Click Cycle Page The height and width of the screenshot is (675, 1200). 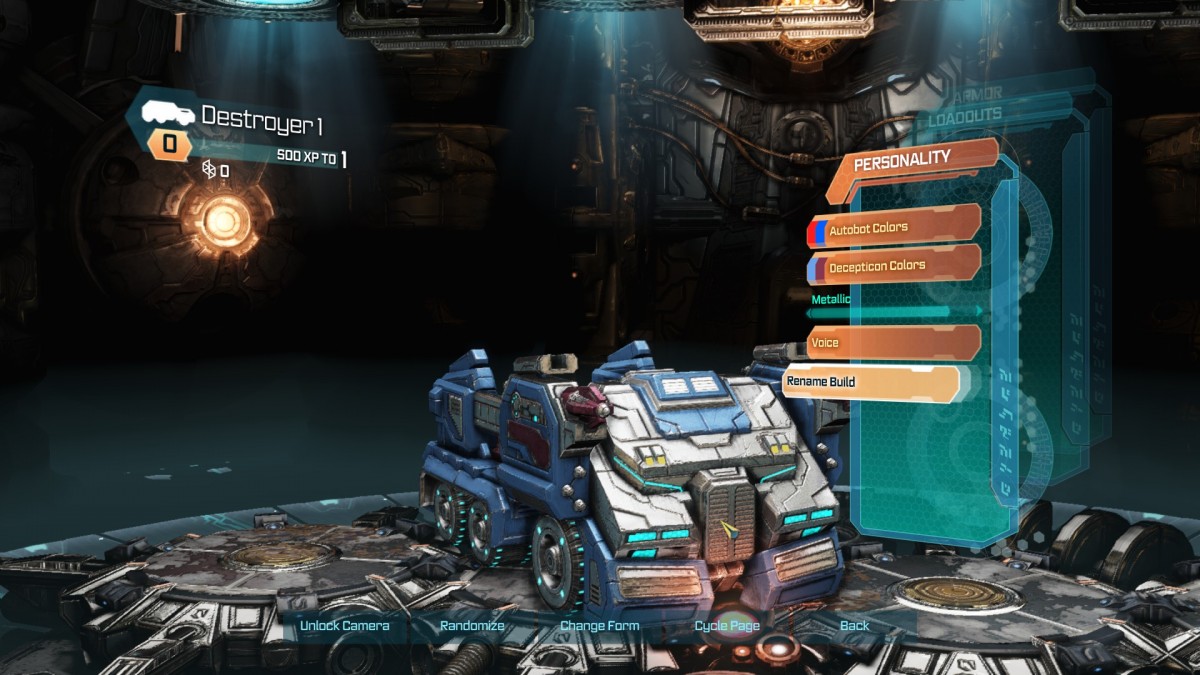click(x=727, y=626)
